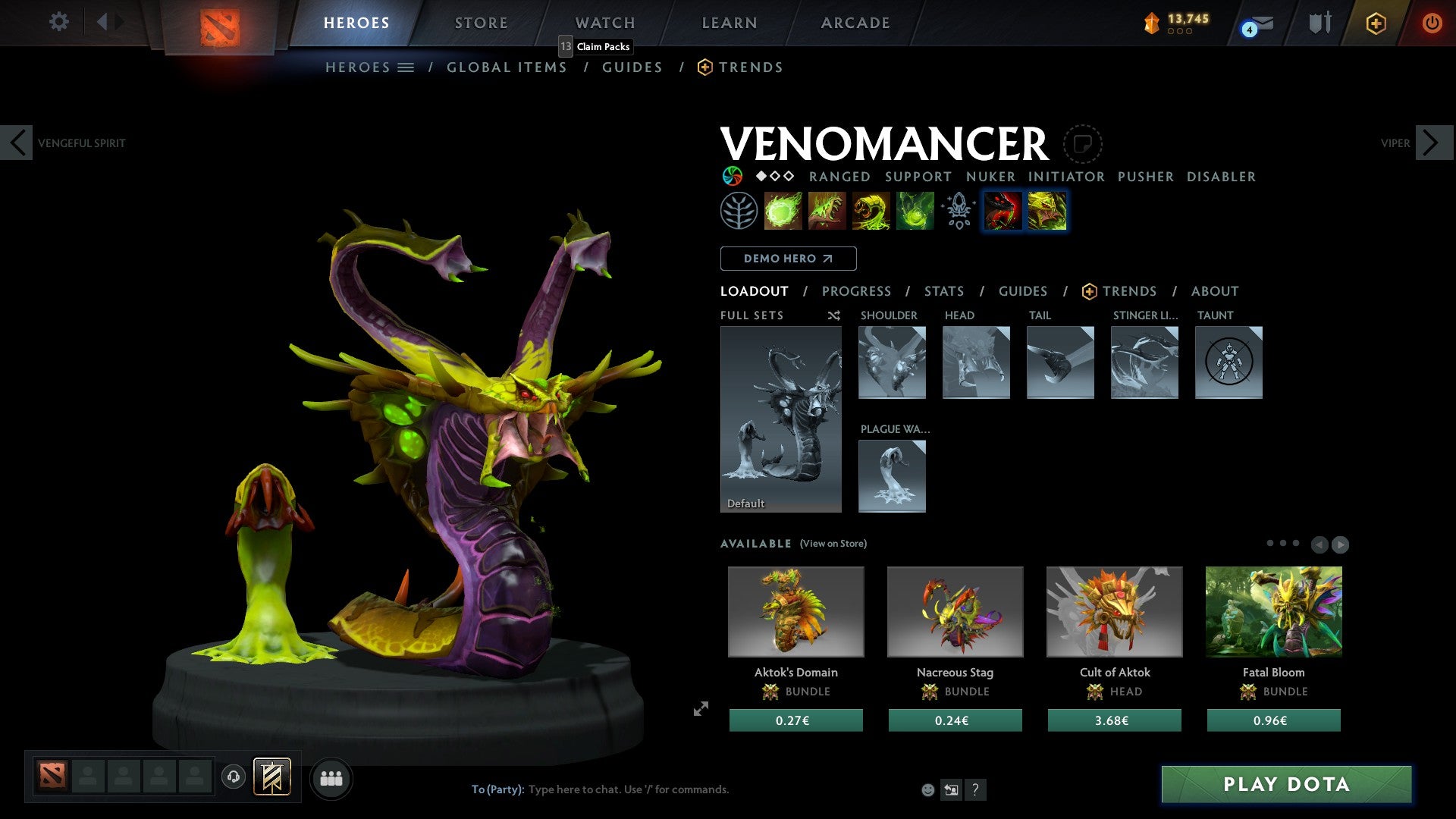Open the voice chat headset icon
The width and height of the screenshot is (1456, 819).
pos(234,778)
